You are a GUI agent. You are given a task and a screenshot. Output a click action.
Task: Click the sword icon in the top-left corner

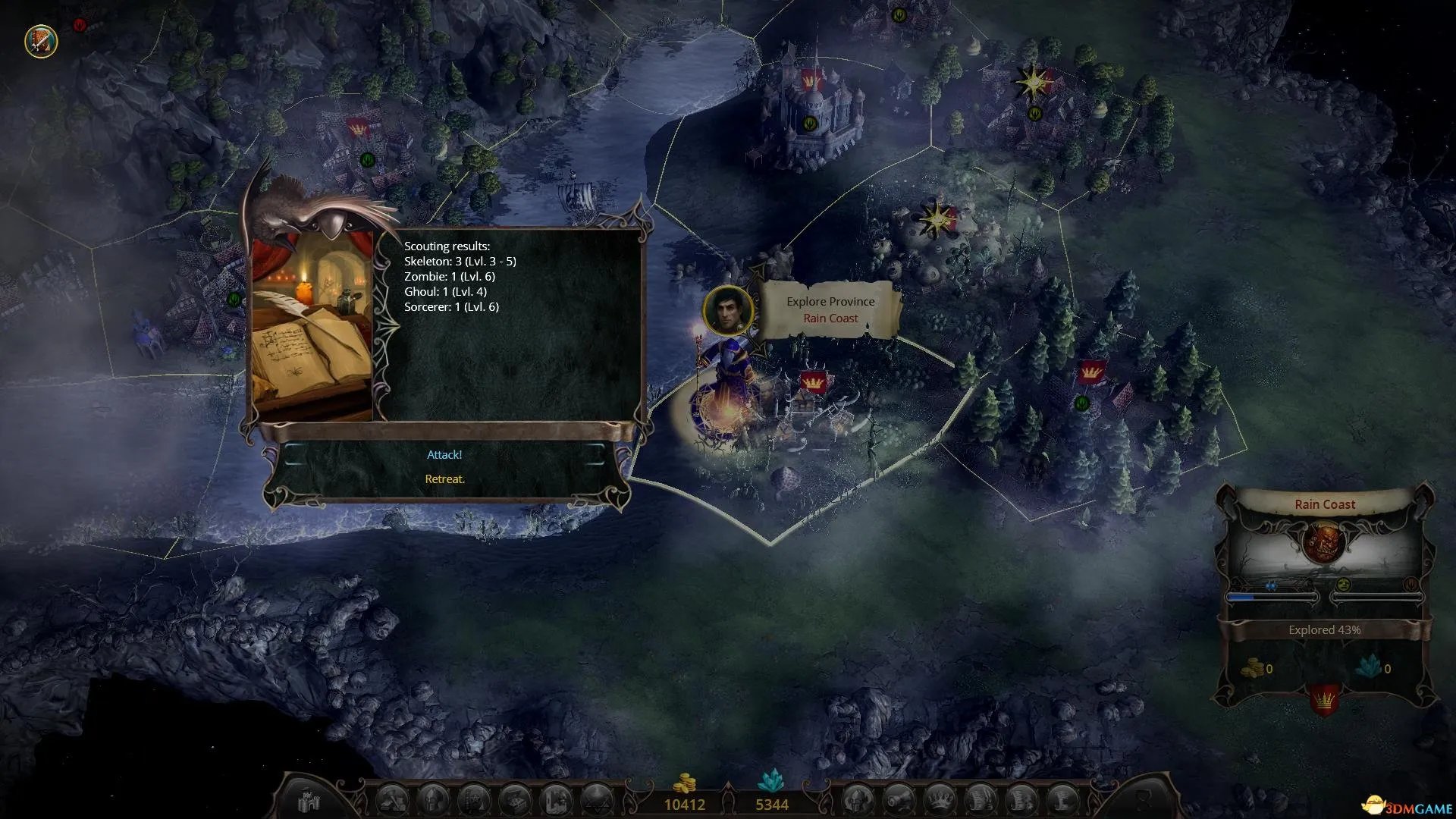click(41, 41)
